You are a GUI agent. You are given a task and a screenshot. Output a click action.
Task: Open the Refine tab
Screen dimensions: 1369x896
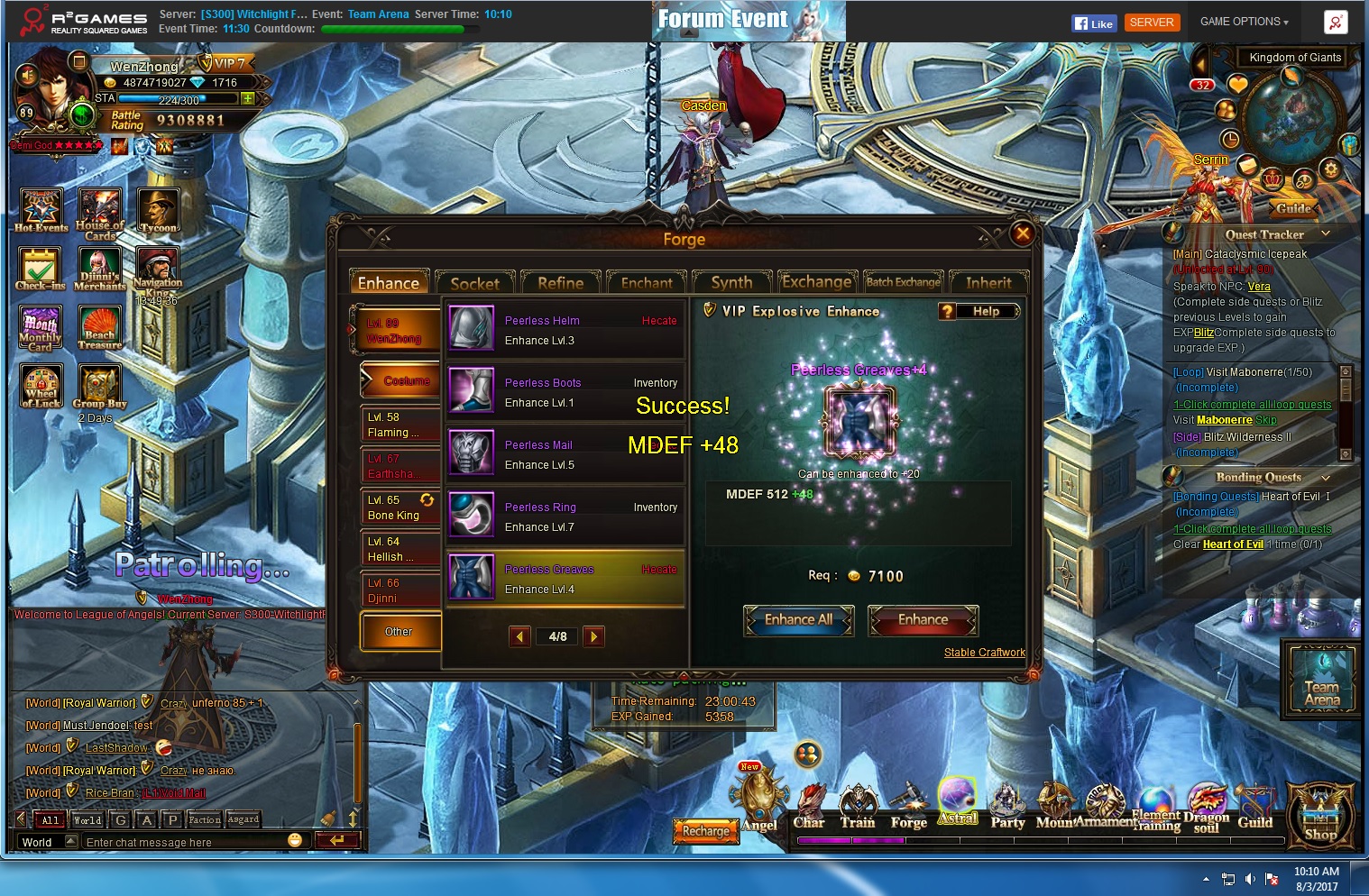click(x=560, y=283)
